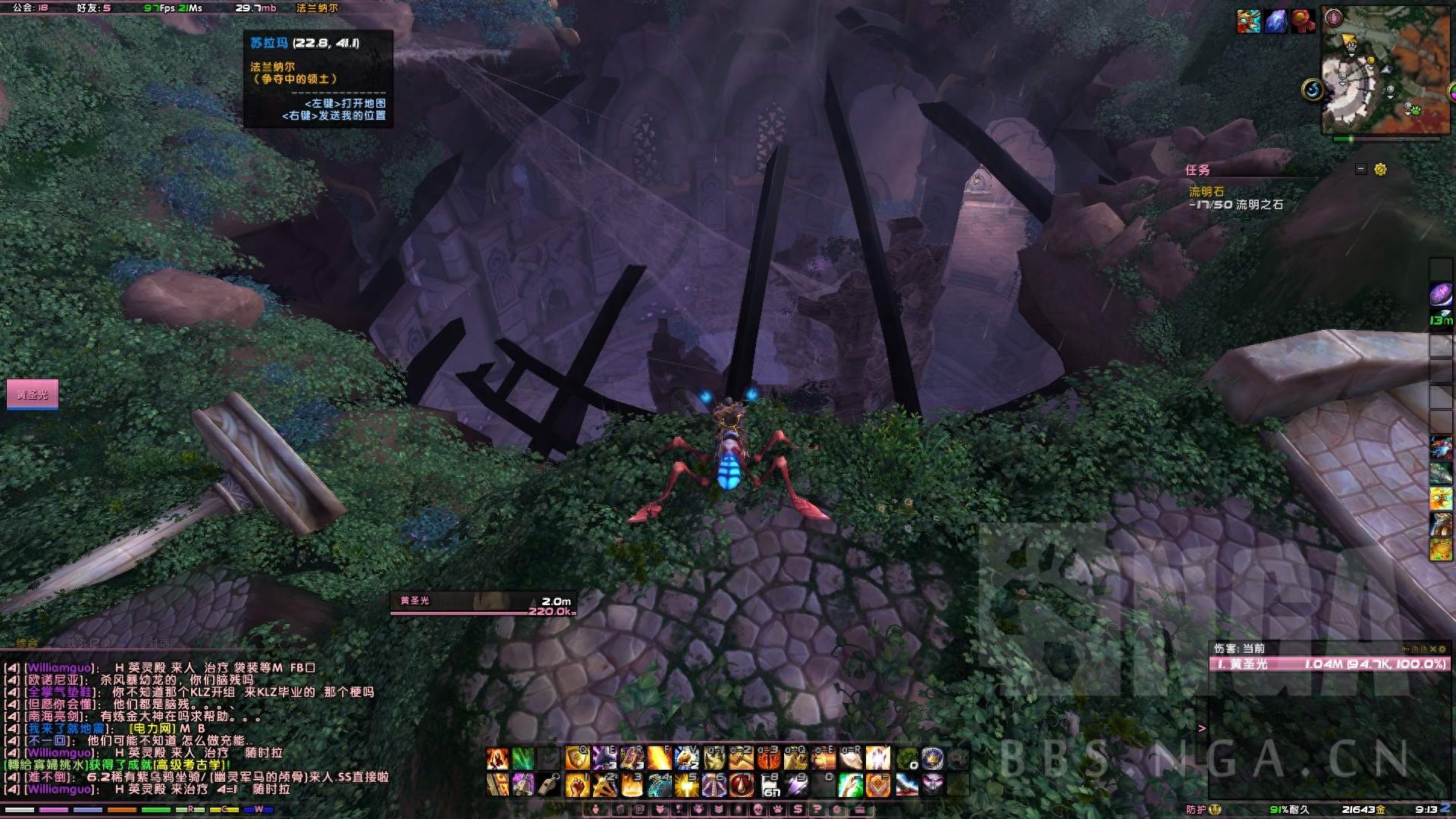Click the dragon mask buff icon
The height and width of the screenshot is (819, 1456).
1248,21
